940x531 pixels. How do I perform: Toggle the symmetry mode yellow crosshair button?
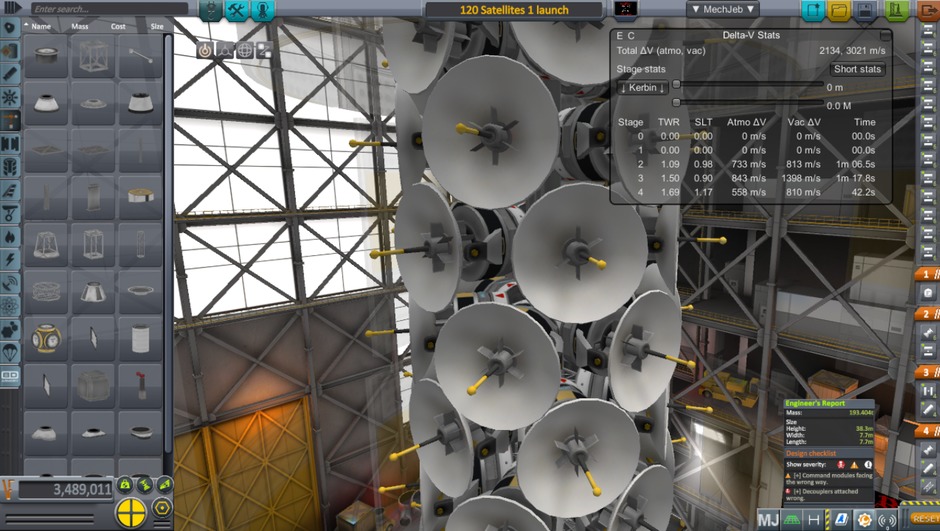tap(131, 512)
